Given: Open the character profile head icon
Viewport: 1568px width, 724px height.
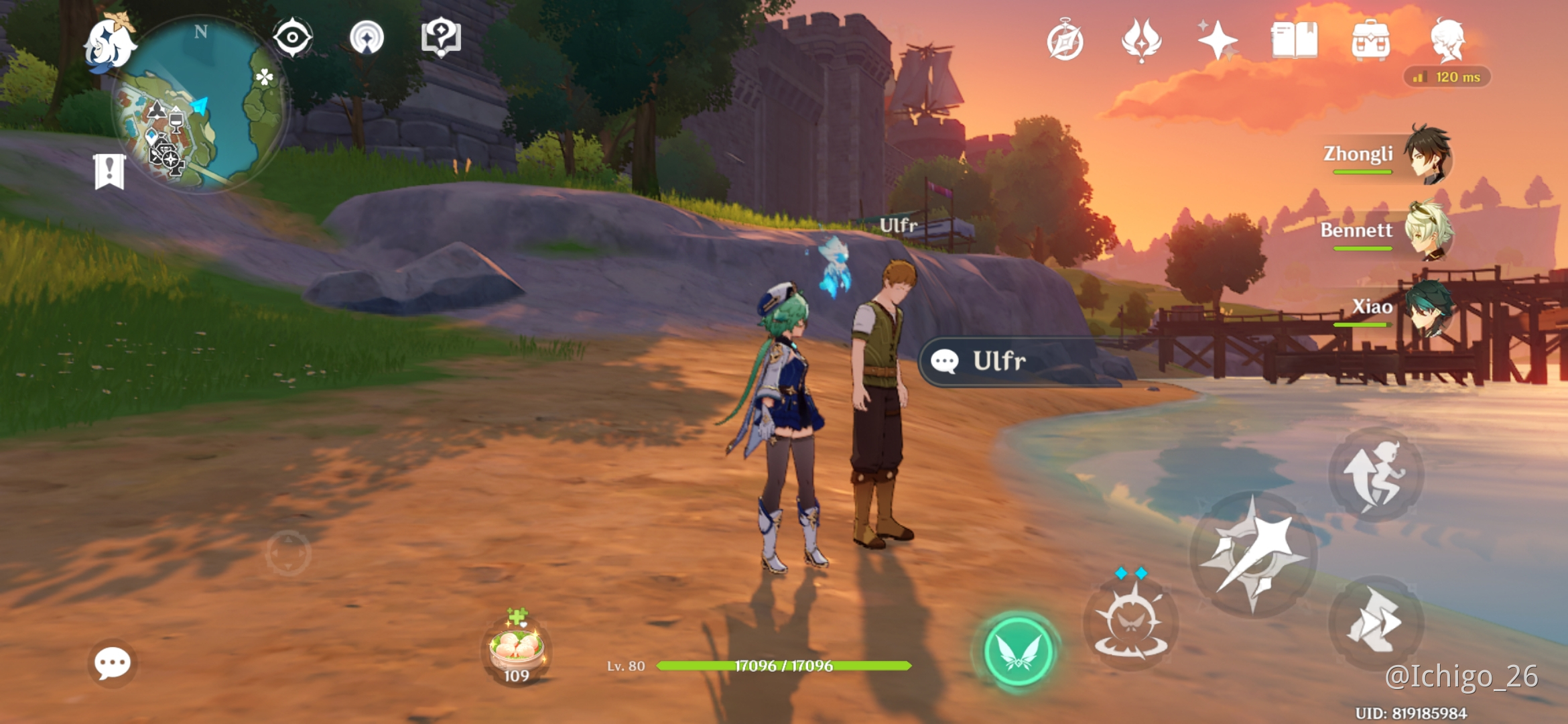Looking at the screenshot, I should [1447, 40].
